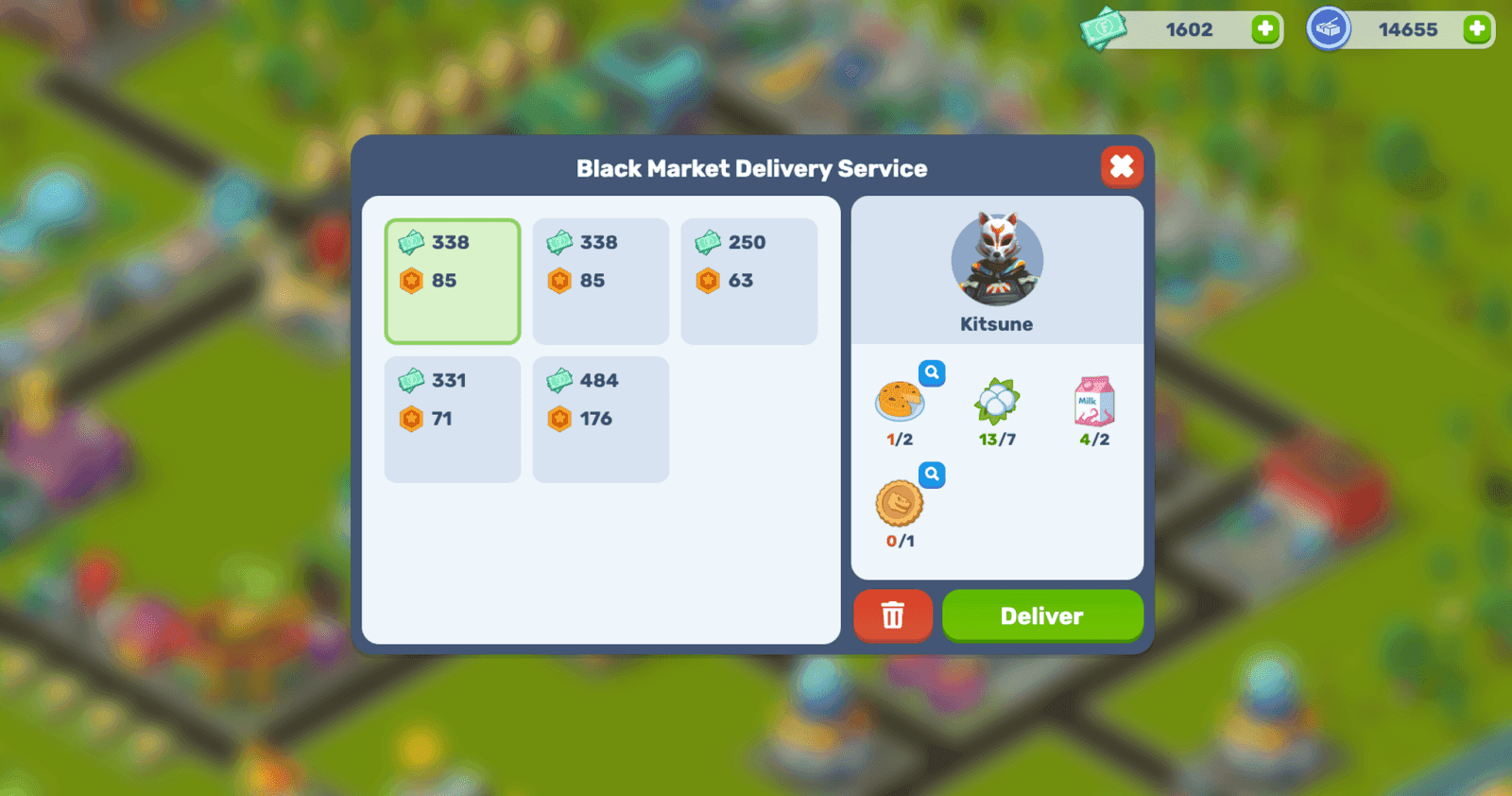
Task: Select the 331 cash reward offer
Action: click(x=452, y=418)
